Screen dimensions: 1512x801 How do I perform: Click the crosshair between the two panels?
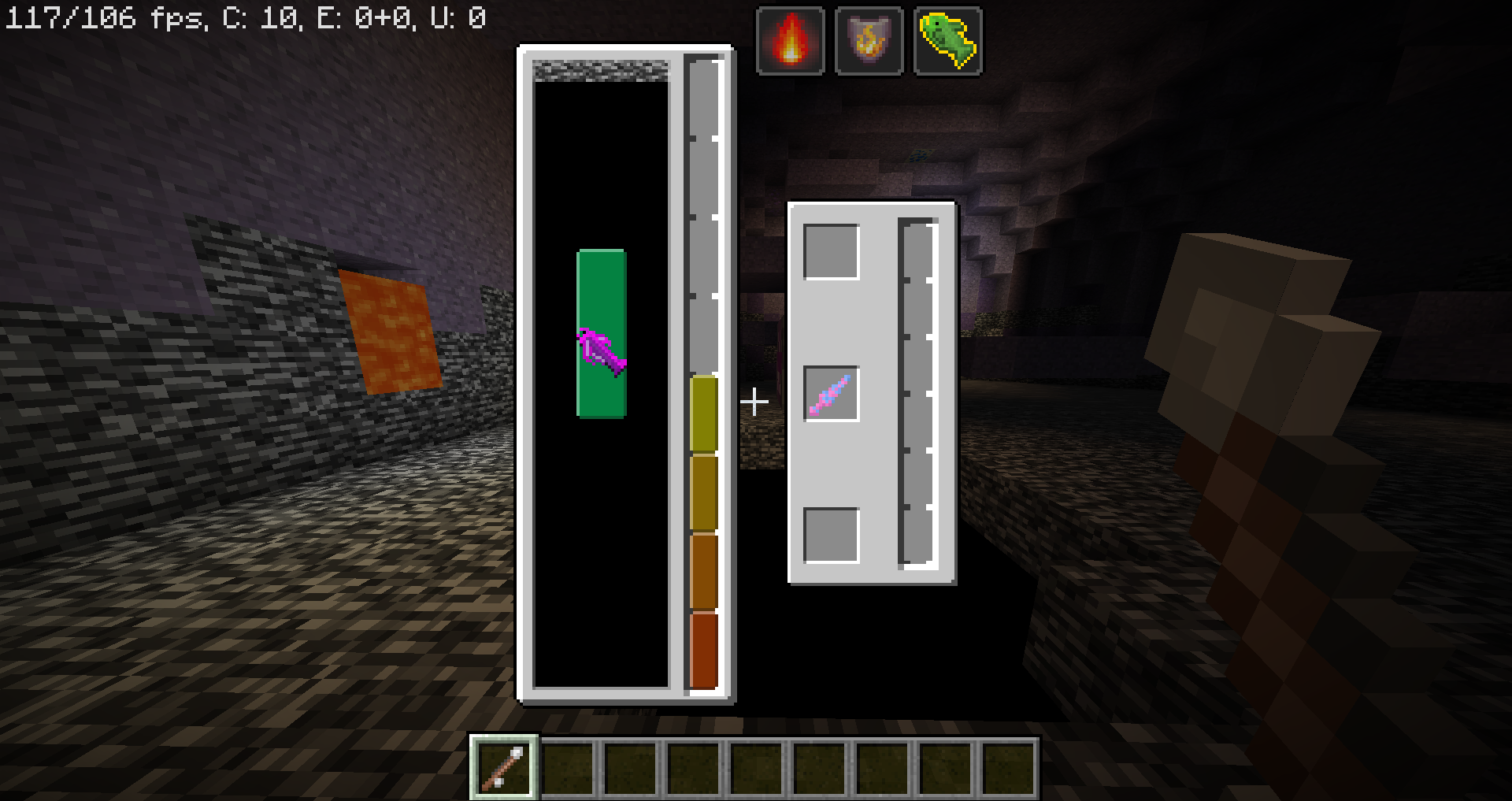click(754, 401)
